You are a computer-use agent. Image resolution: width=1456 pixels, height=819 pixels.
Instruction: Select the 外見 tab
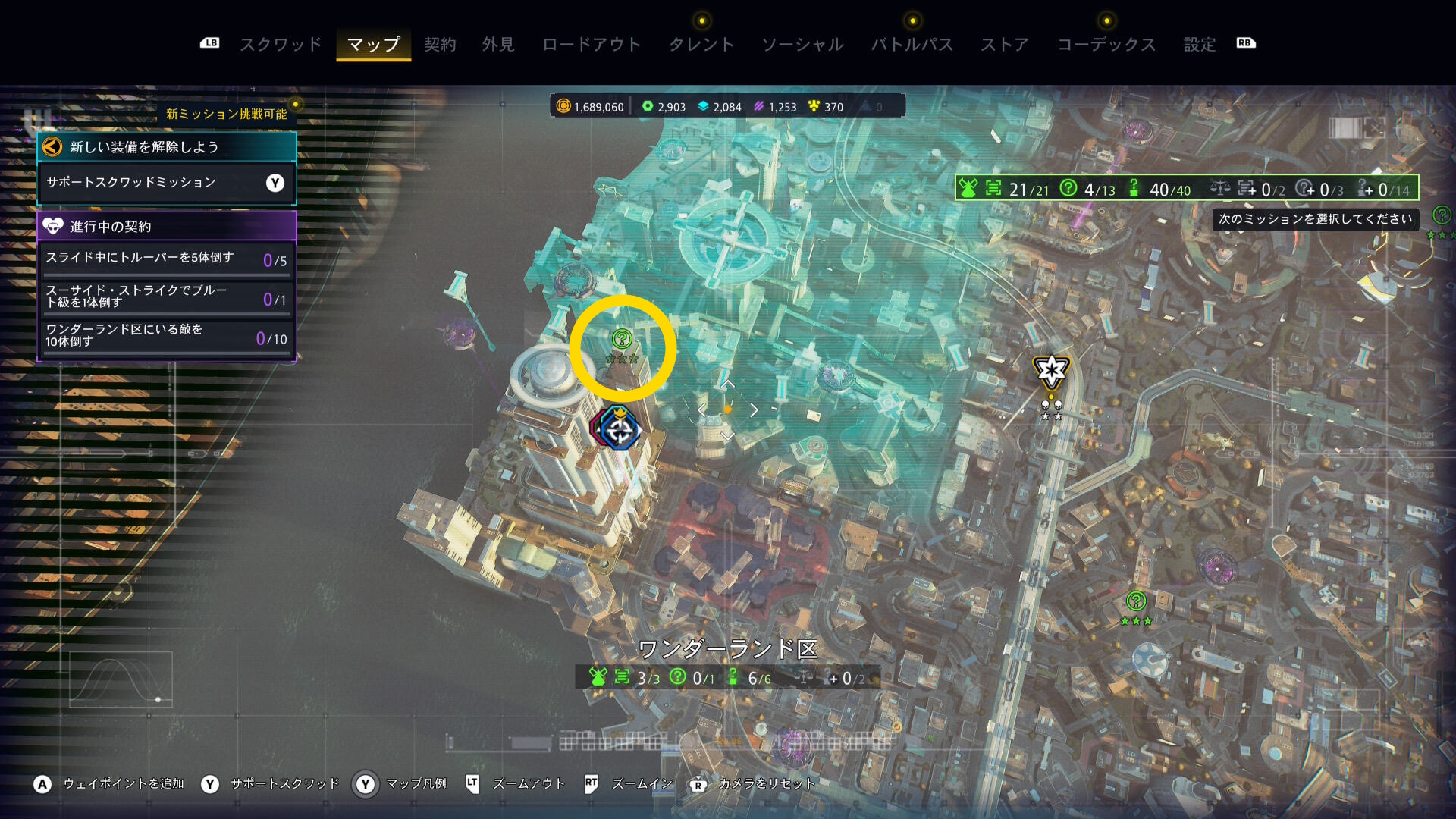pos(498,45)
